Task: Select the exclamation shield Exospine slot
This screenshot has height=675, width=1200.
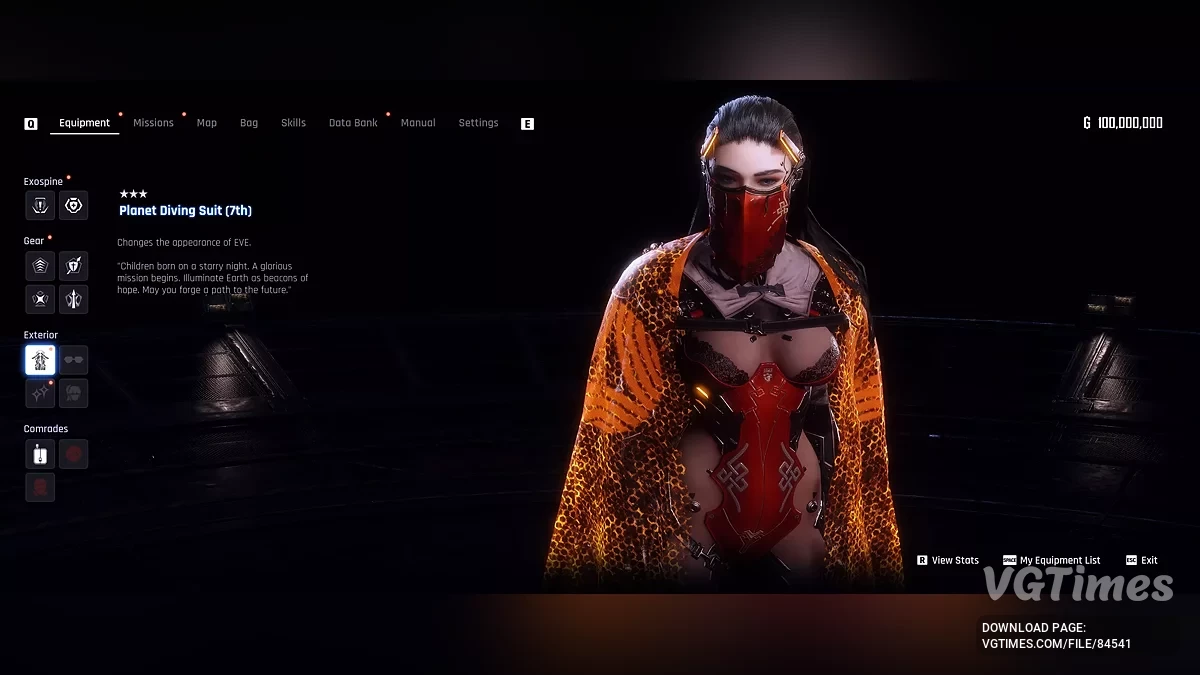Action: pyautogui.click(x=40, y=205)
